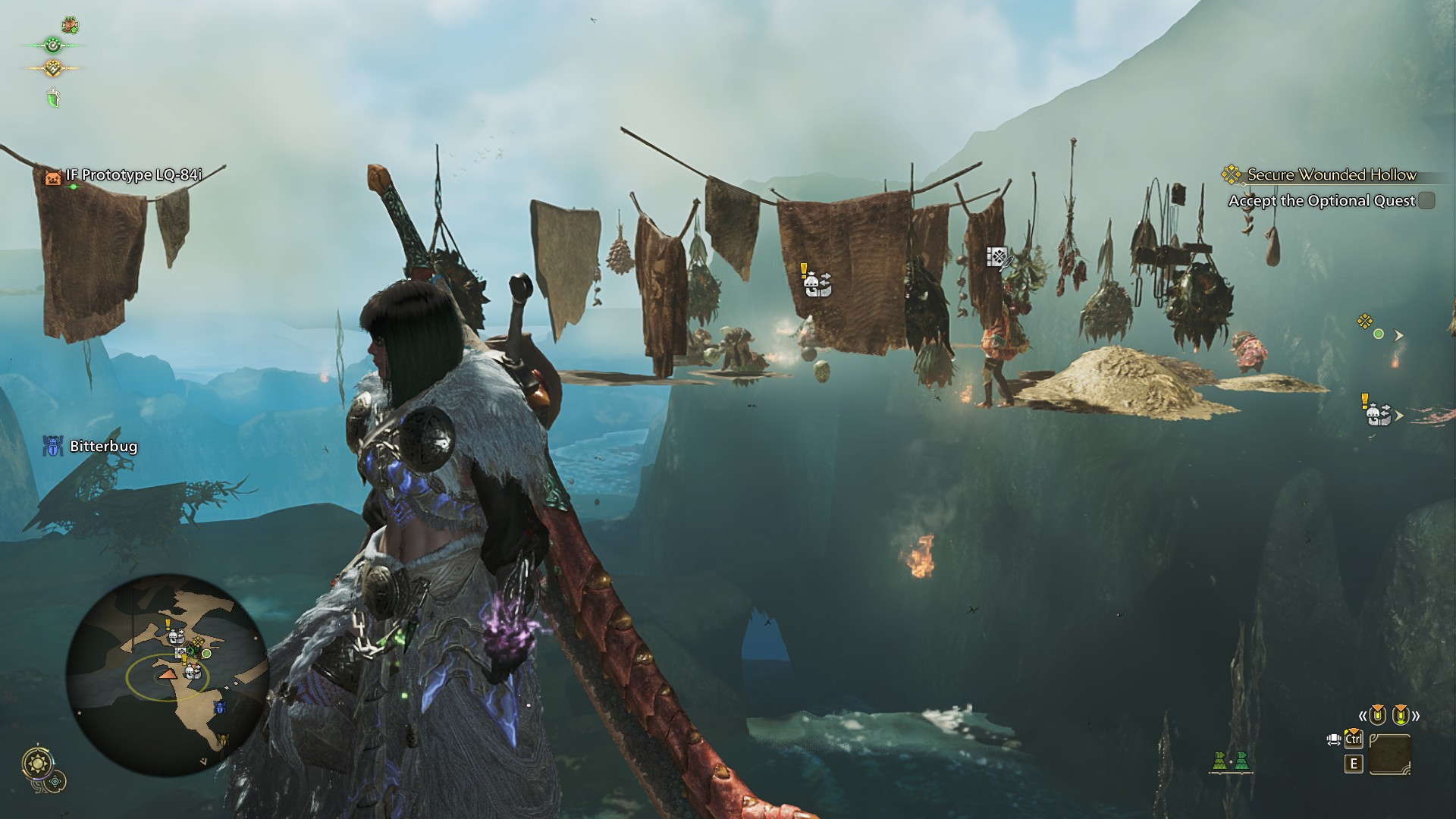The width and height of the screenshot is (1456, 819).
Task: Select the empty item bar slot
Action: pyautogui.click(x=1390, y=755)
